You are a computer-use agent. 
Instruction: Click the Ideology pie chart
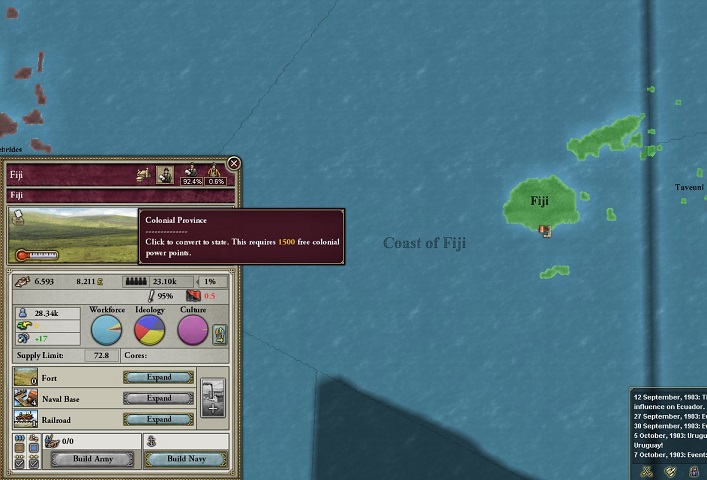[x=150, y=330]
